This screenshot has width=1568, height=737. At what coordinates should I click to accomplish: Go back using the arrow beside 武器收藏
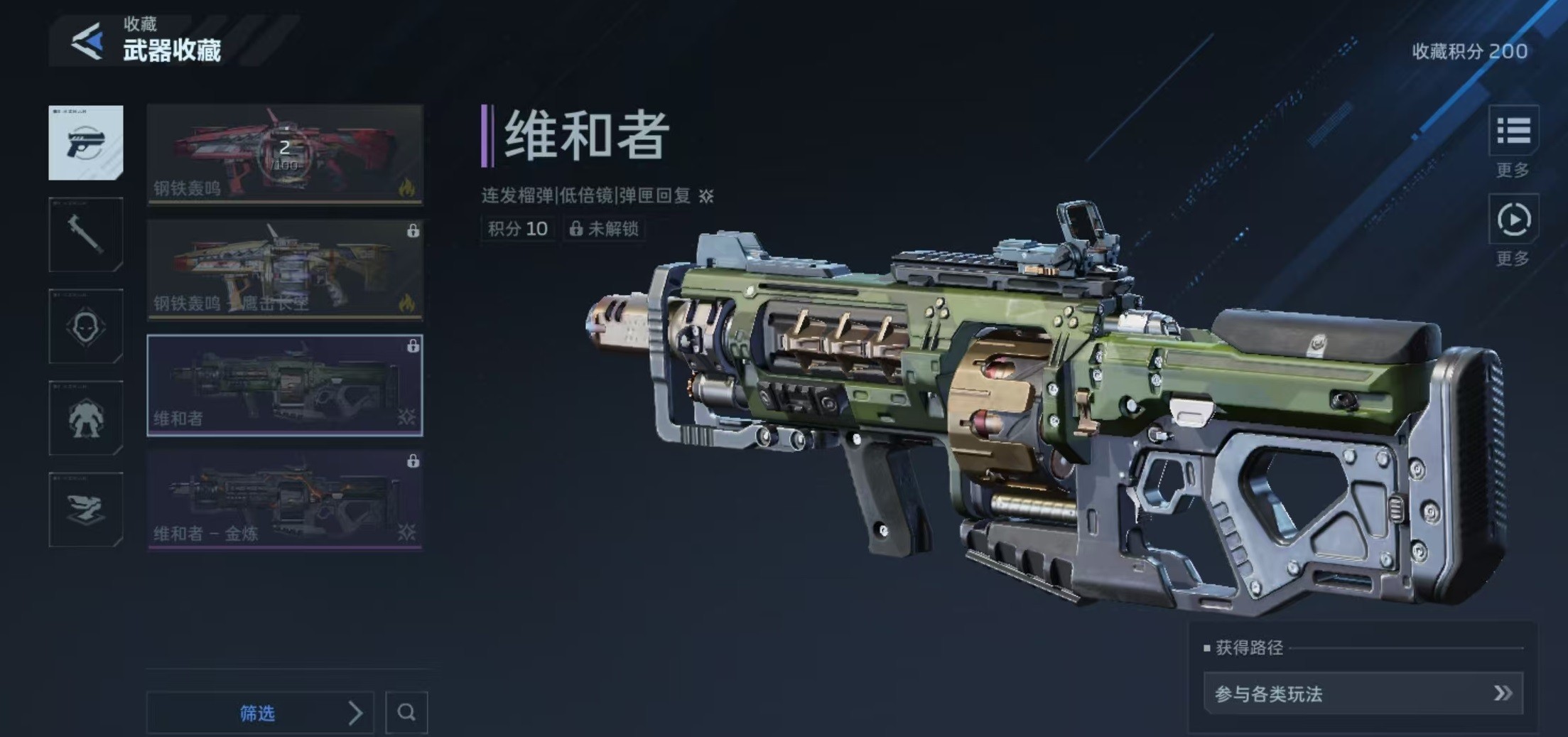[x=87, y=42]
